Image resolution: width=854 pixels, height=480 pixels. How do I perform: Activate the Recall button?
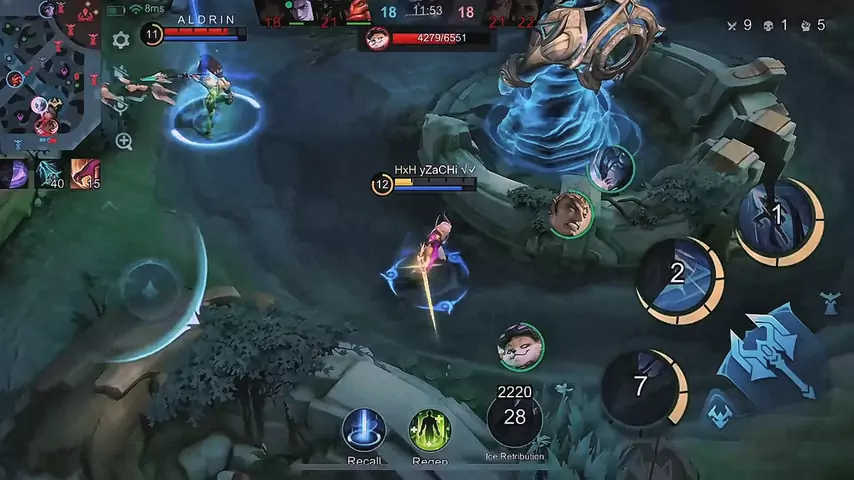(x=364, y=431)
